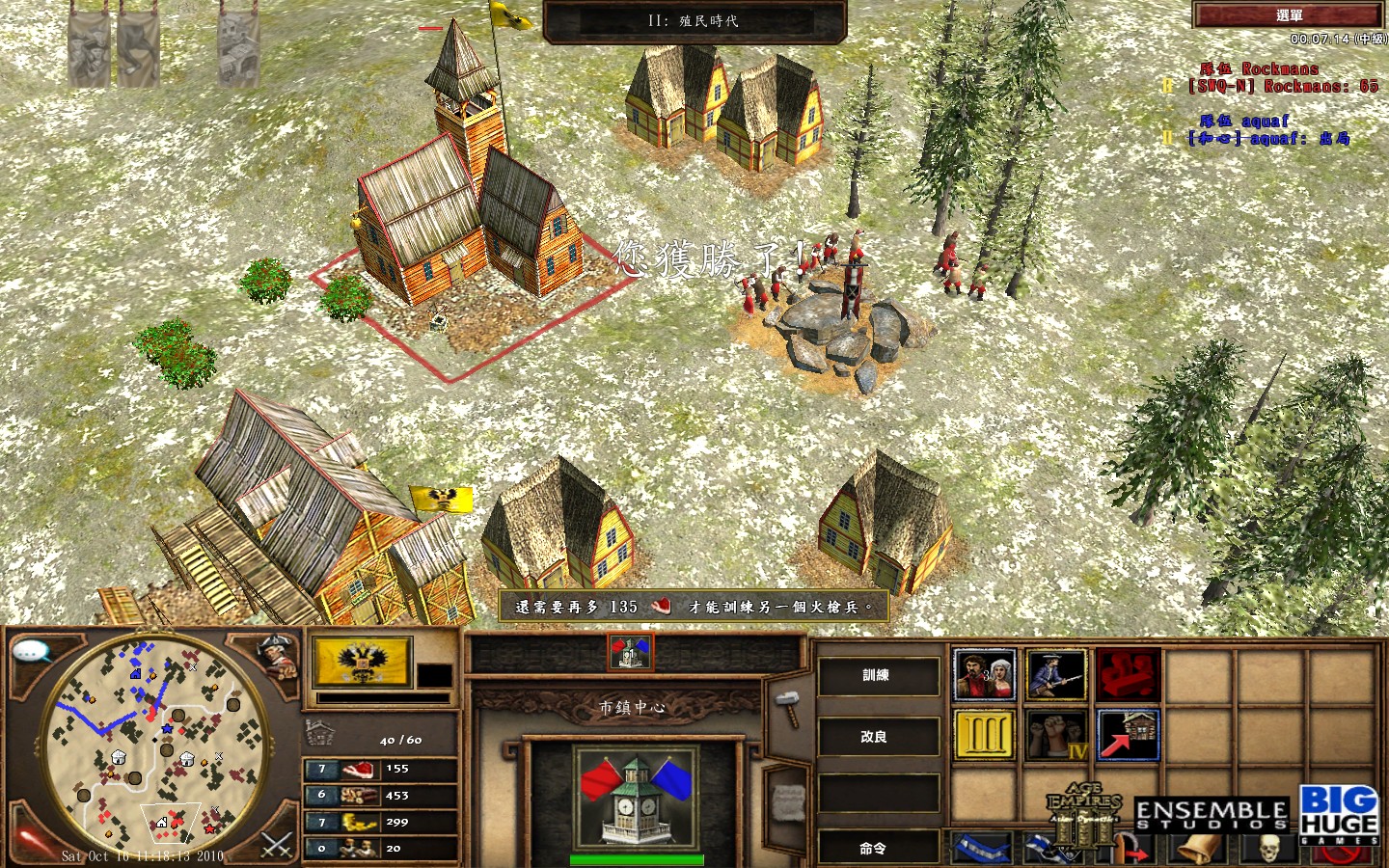1389x868 pixels.
Task: Select the coin resource row
Action: (380, 823)
